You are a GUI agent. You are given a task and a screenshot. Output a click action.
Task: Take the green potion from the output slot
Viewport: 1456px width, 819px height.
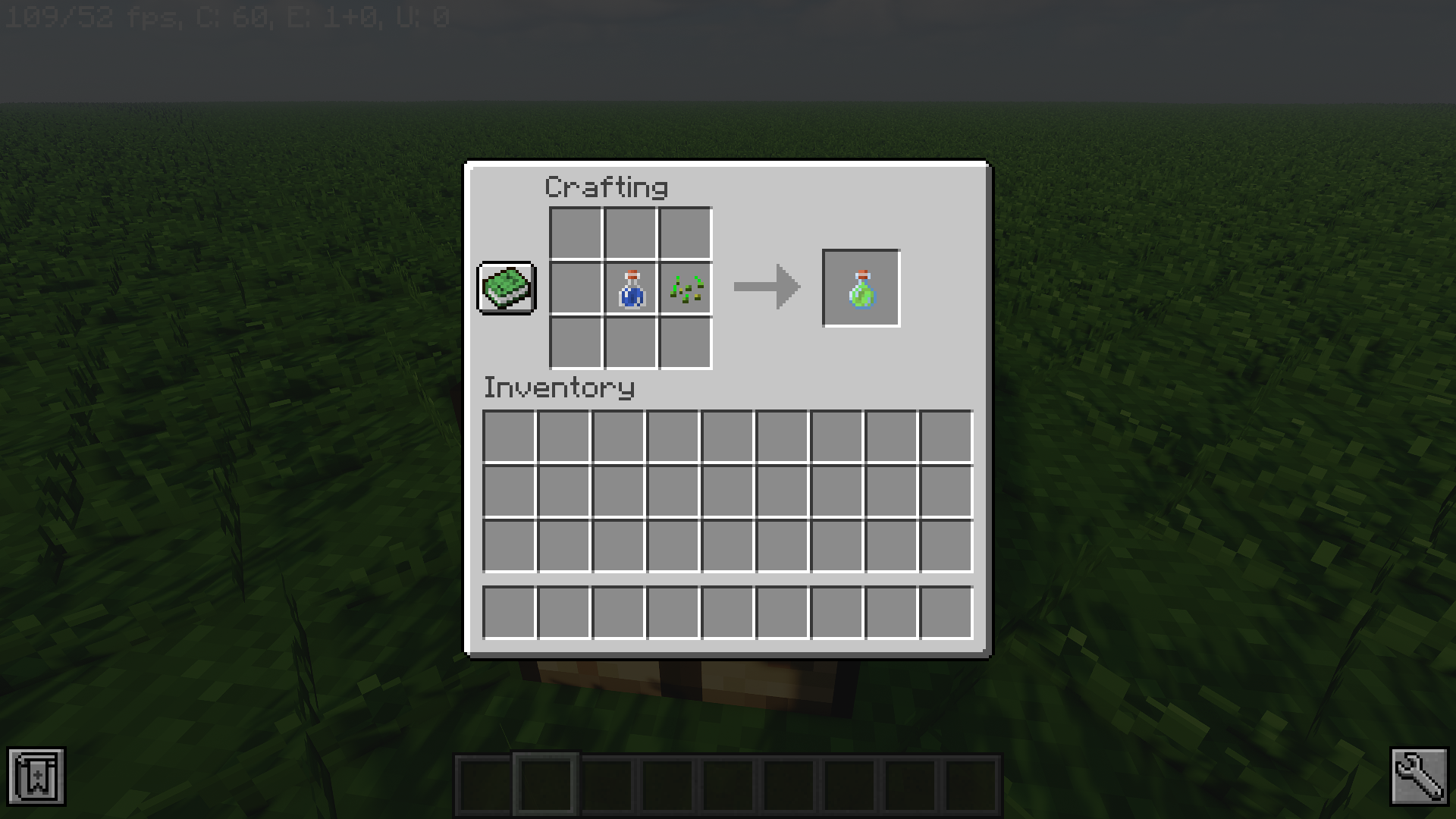(861, 287)
